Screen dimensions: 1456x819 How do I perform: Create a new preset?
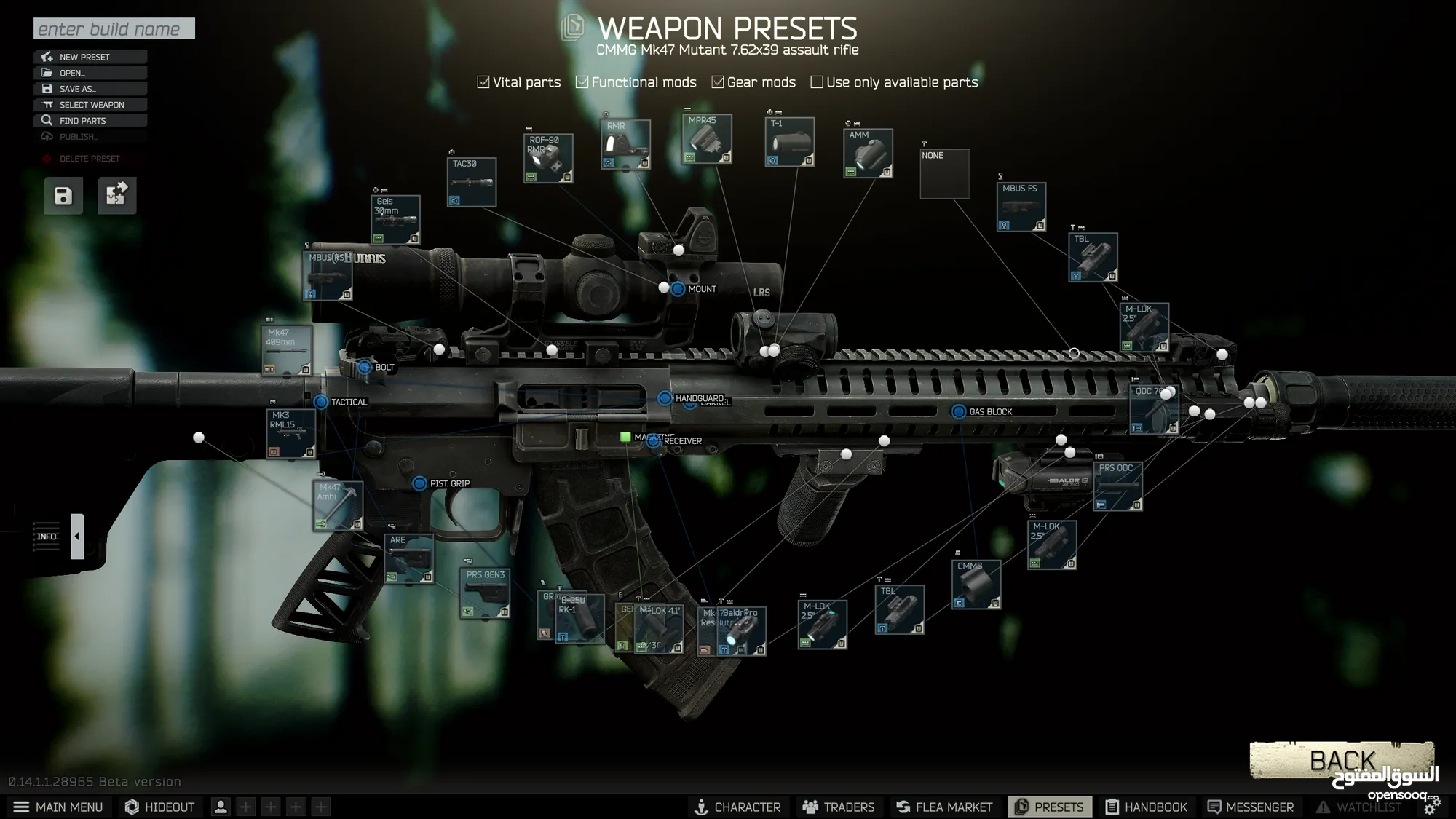click(90, 57)
